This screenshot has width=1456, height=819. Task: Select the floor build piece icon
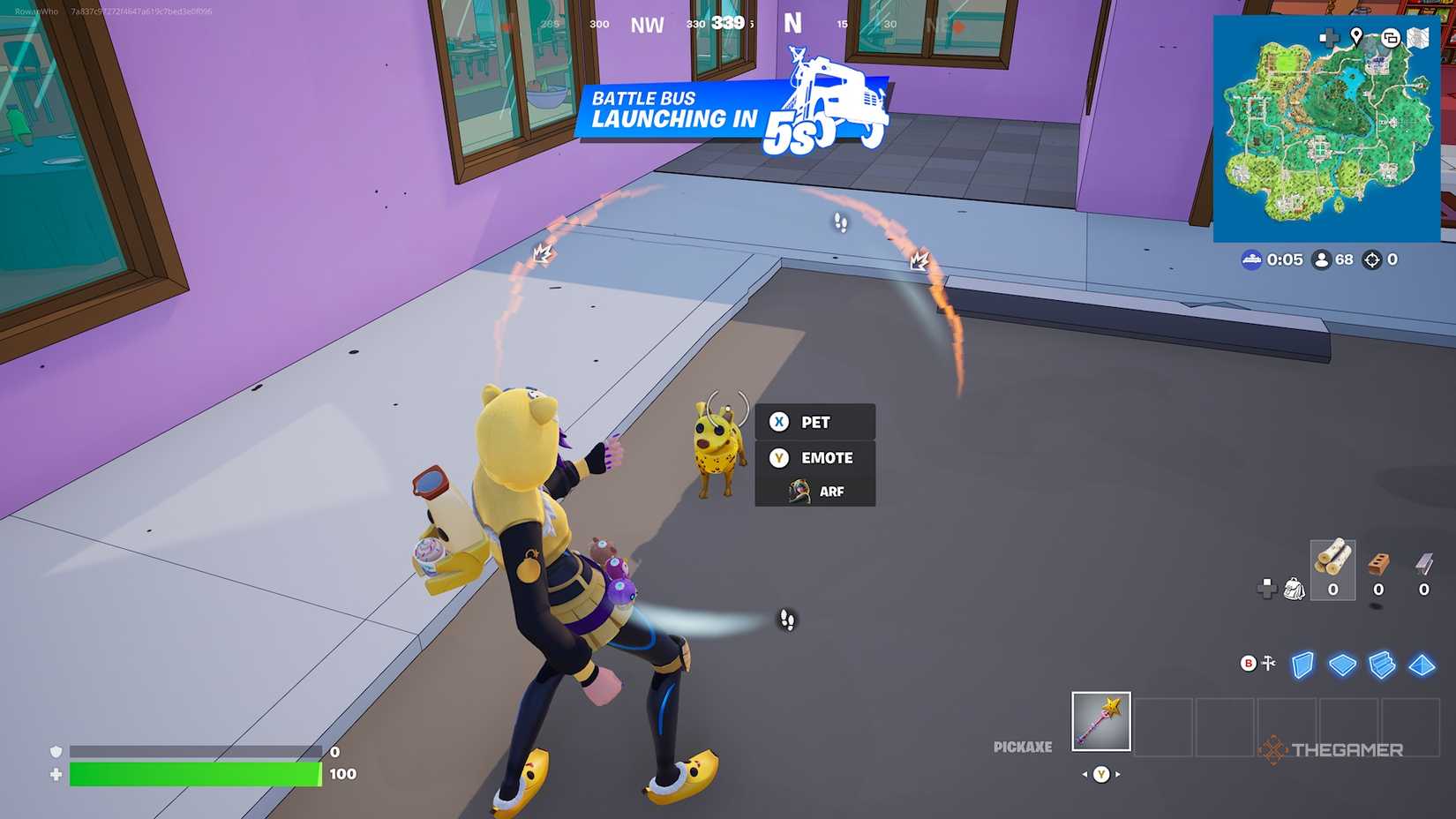(x=1342, y=666)
